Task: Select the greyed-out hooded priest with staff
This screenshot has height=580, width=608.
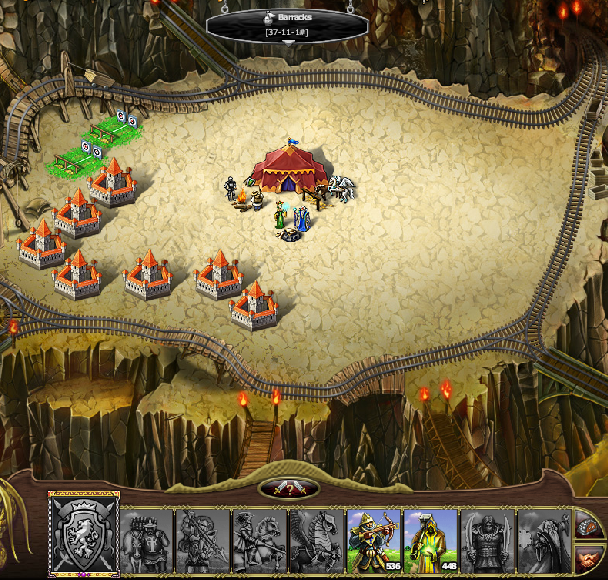Action: 543,540
